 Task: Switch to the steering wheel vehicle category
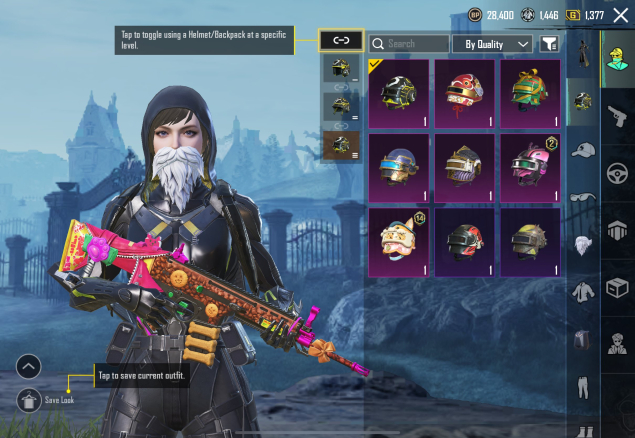617,172
